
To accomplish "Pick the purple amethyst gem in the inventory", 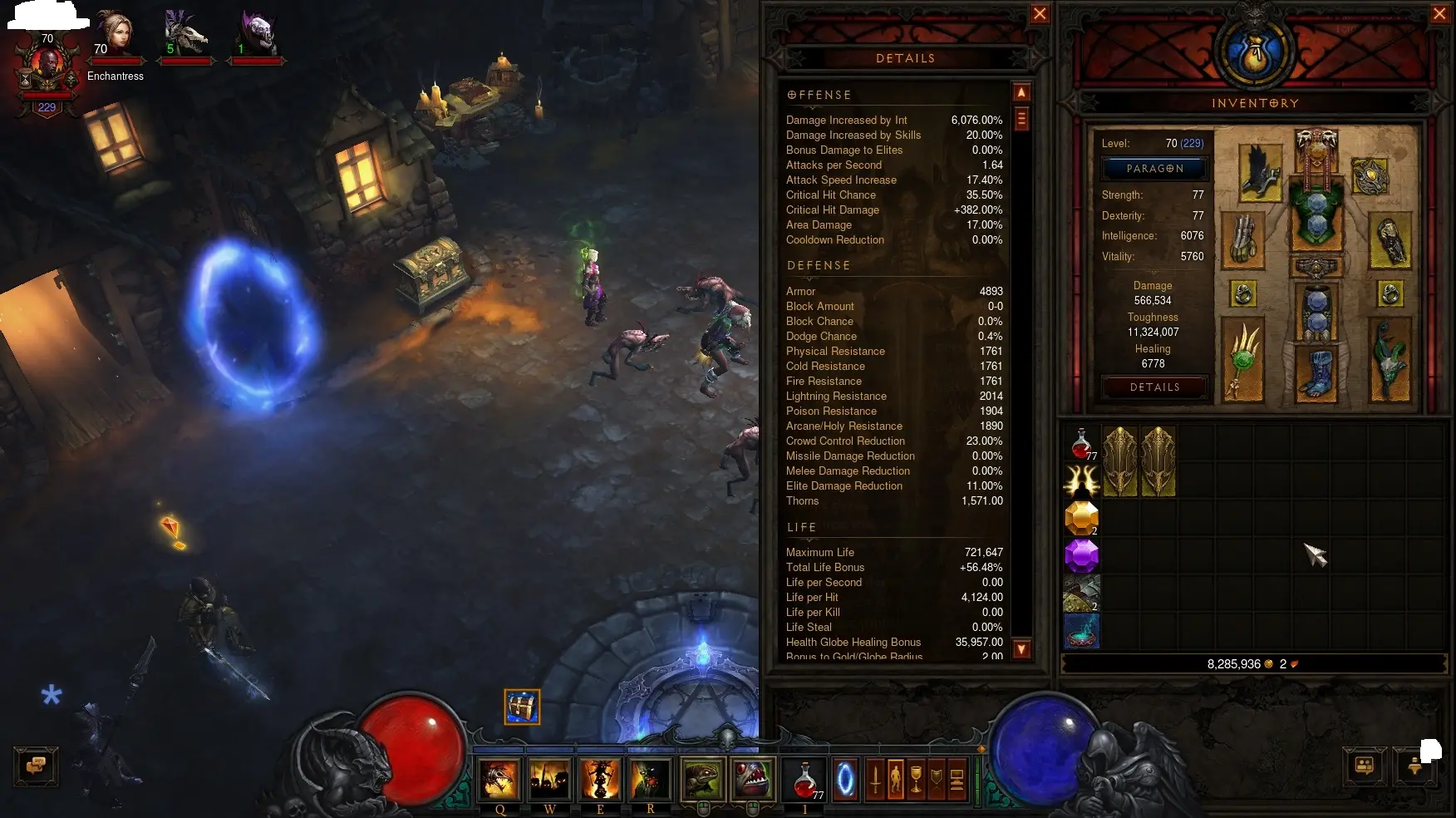I will click(x=1081, y=555).
